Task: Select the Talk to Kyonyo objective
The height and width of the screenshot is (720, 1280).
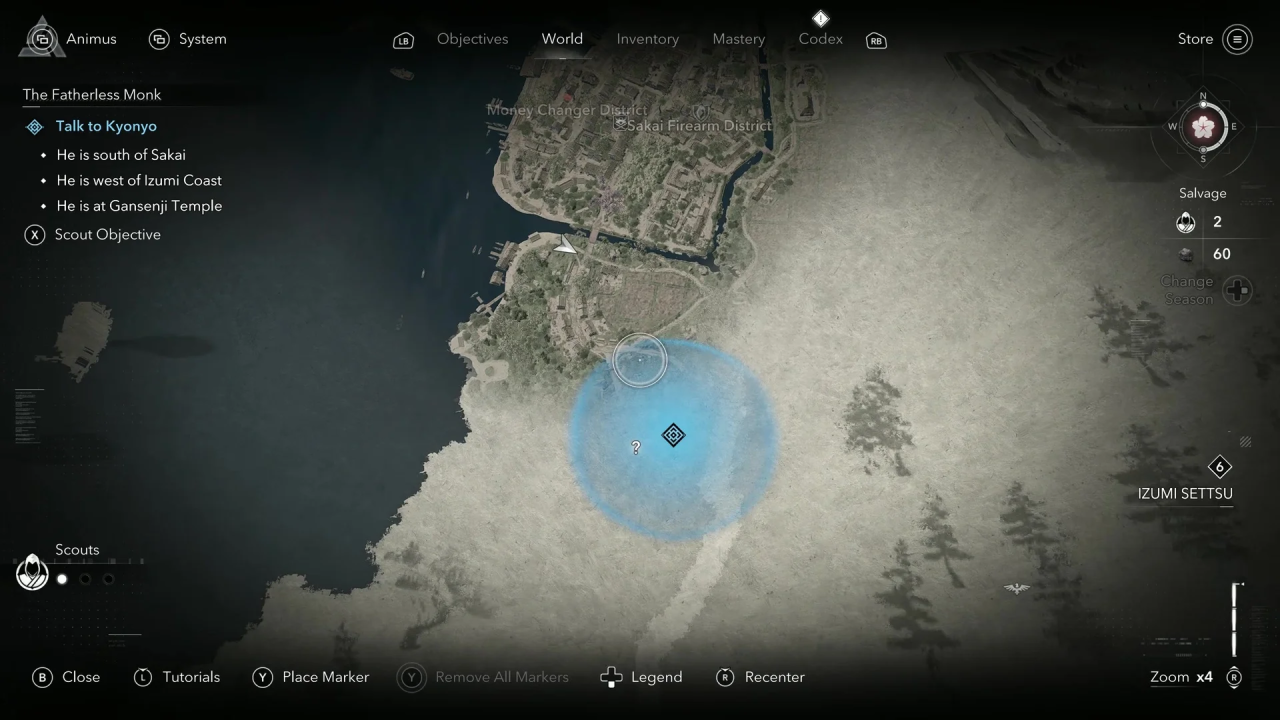Action: pyautogui.click(x=106, y=126)
